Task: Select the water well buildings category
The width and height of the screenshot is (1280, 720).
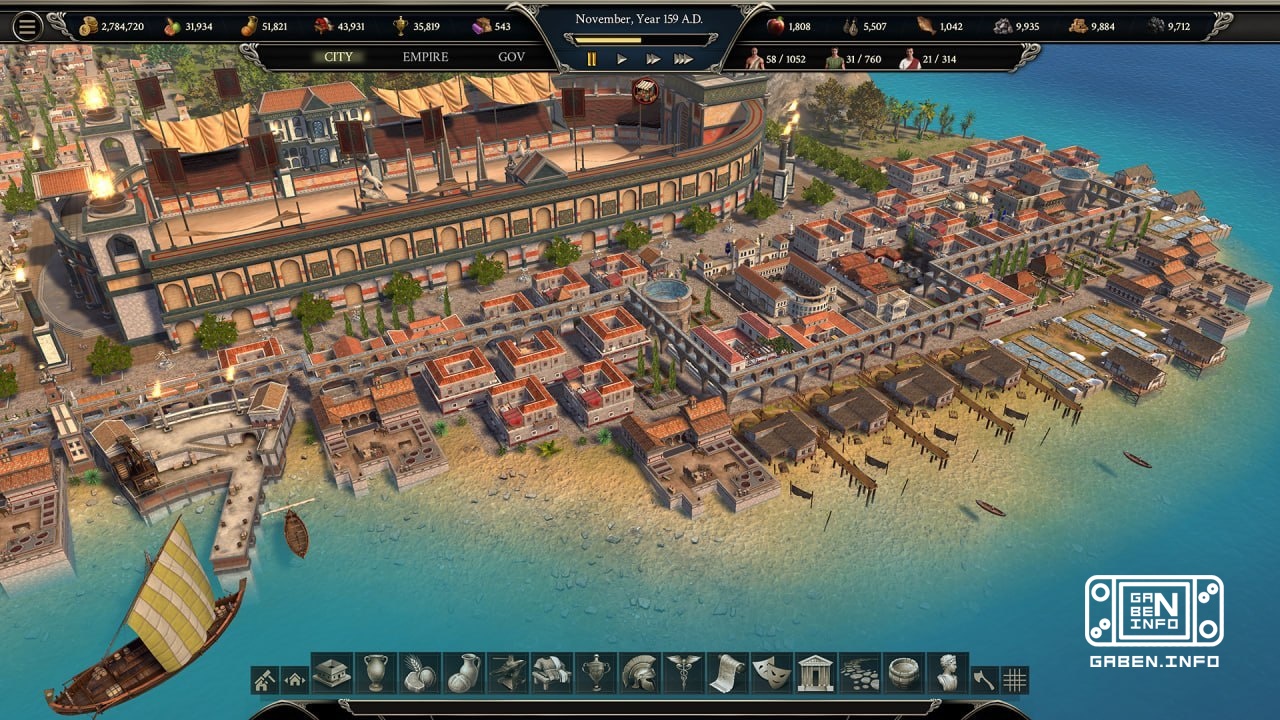Action: [x=902, y=677]
